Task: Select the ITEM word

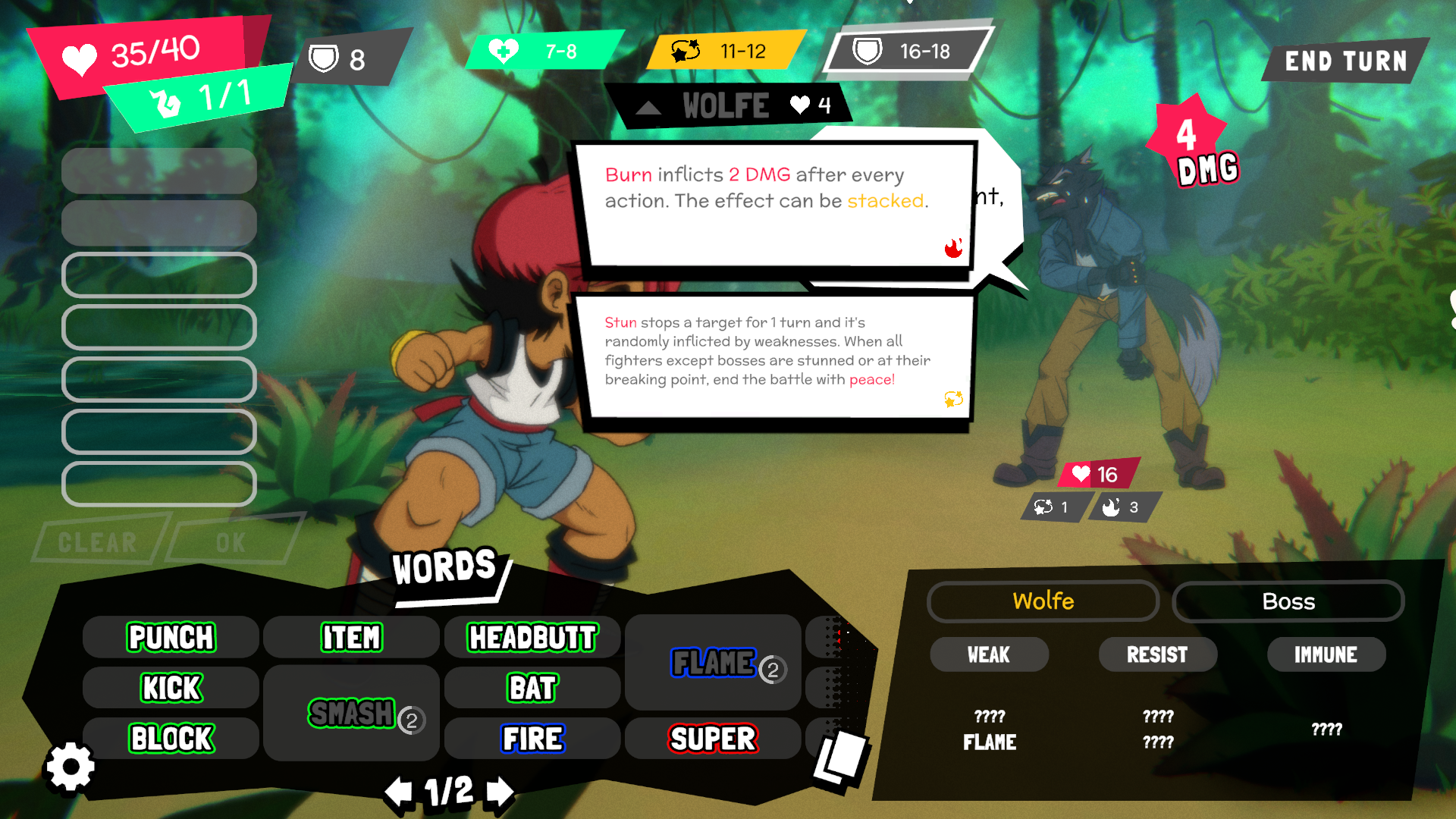Action: [x=351, y=638]
